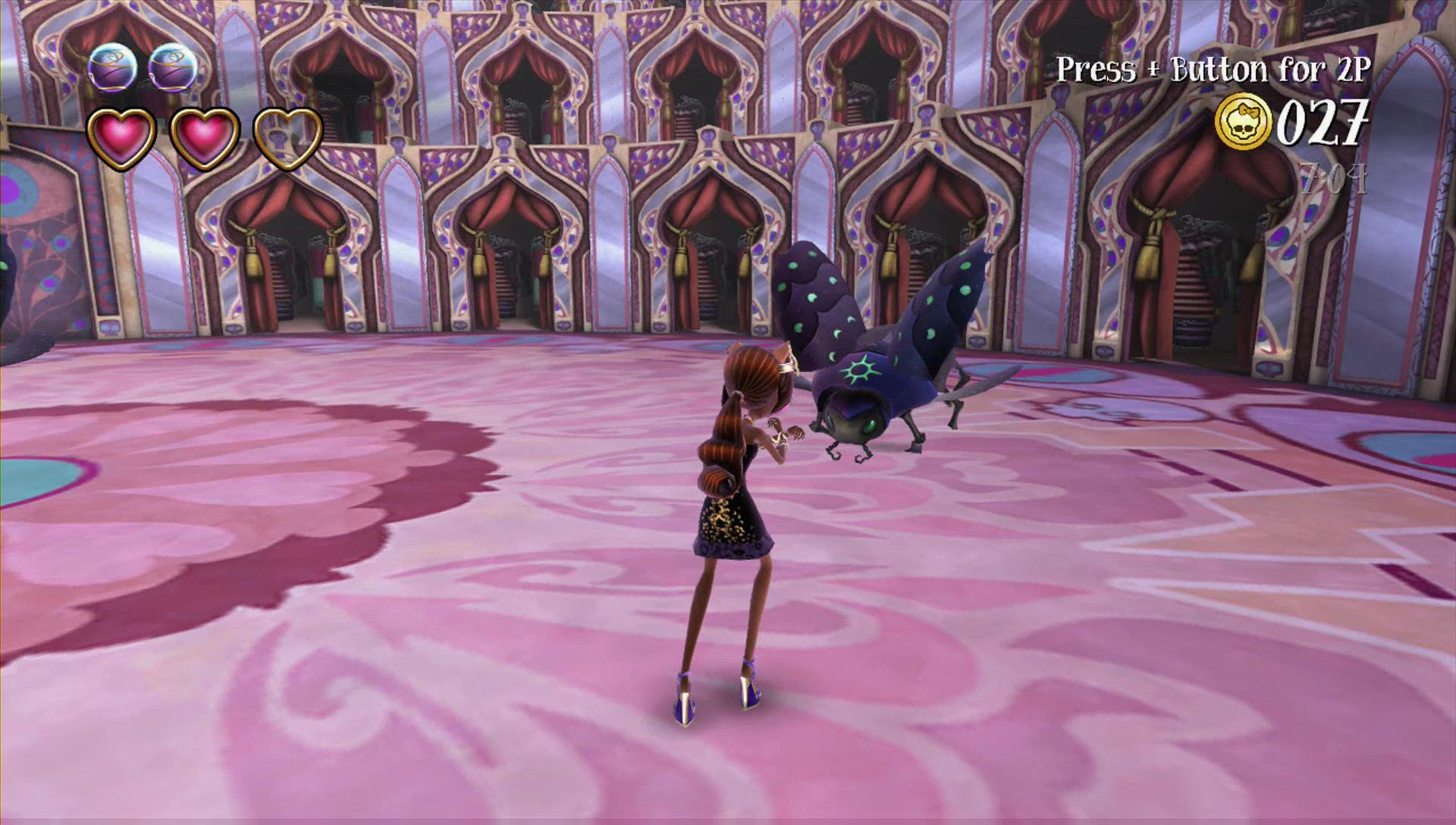Click the second filled heart icon
The width and height of the screenshot is (1456, 825).
click(206, 137)
